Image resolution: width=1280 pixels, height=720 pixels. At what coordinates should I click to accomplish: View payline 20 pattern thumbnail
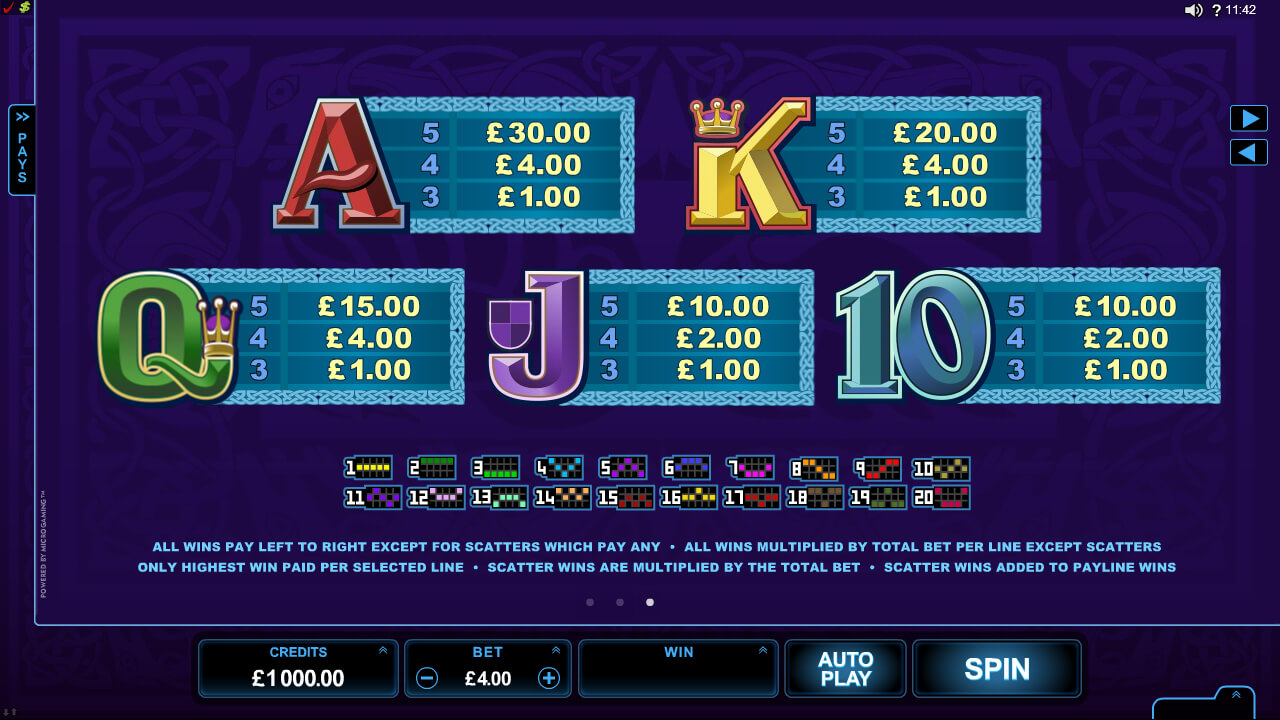pyautogui.click(x=939, y=497)
